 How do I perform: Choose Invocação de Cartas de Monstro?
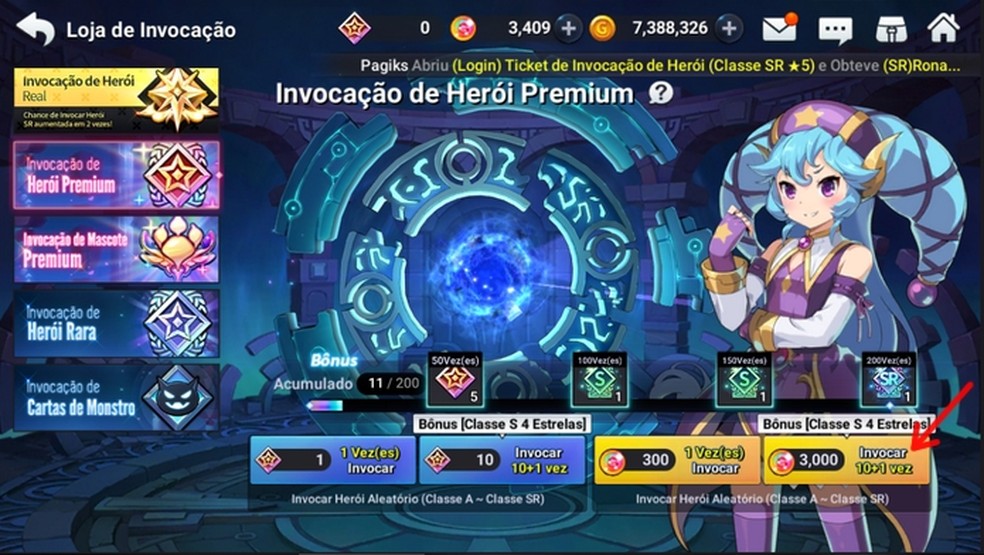pyautogui.click(x=116, y=397)
